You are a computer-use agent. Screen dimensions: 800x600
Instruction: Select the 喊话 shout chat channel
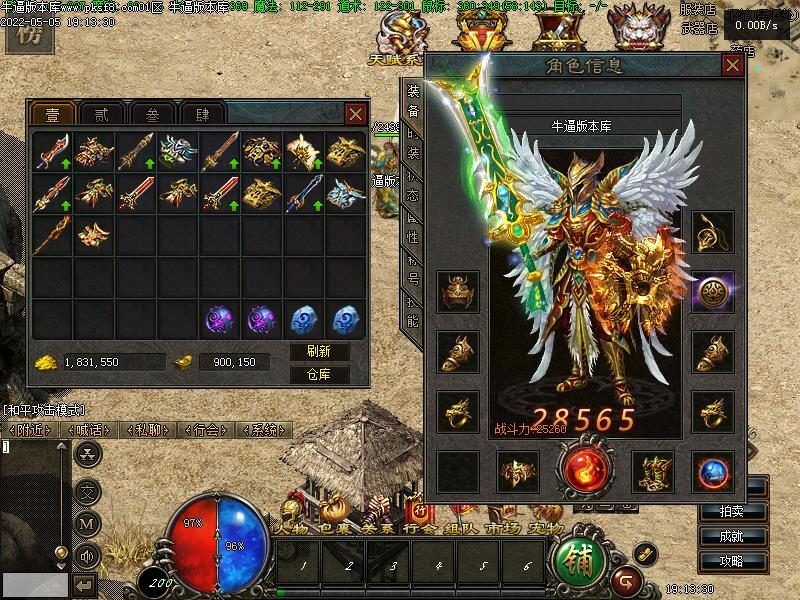click(89, 430)
